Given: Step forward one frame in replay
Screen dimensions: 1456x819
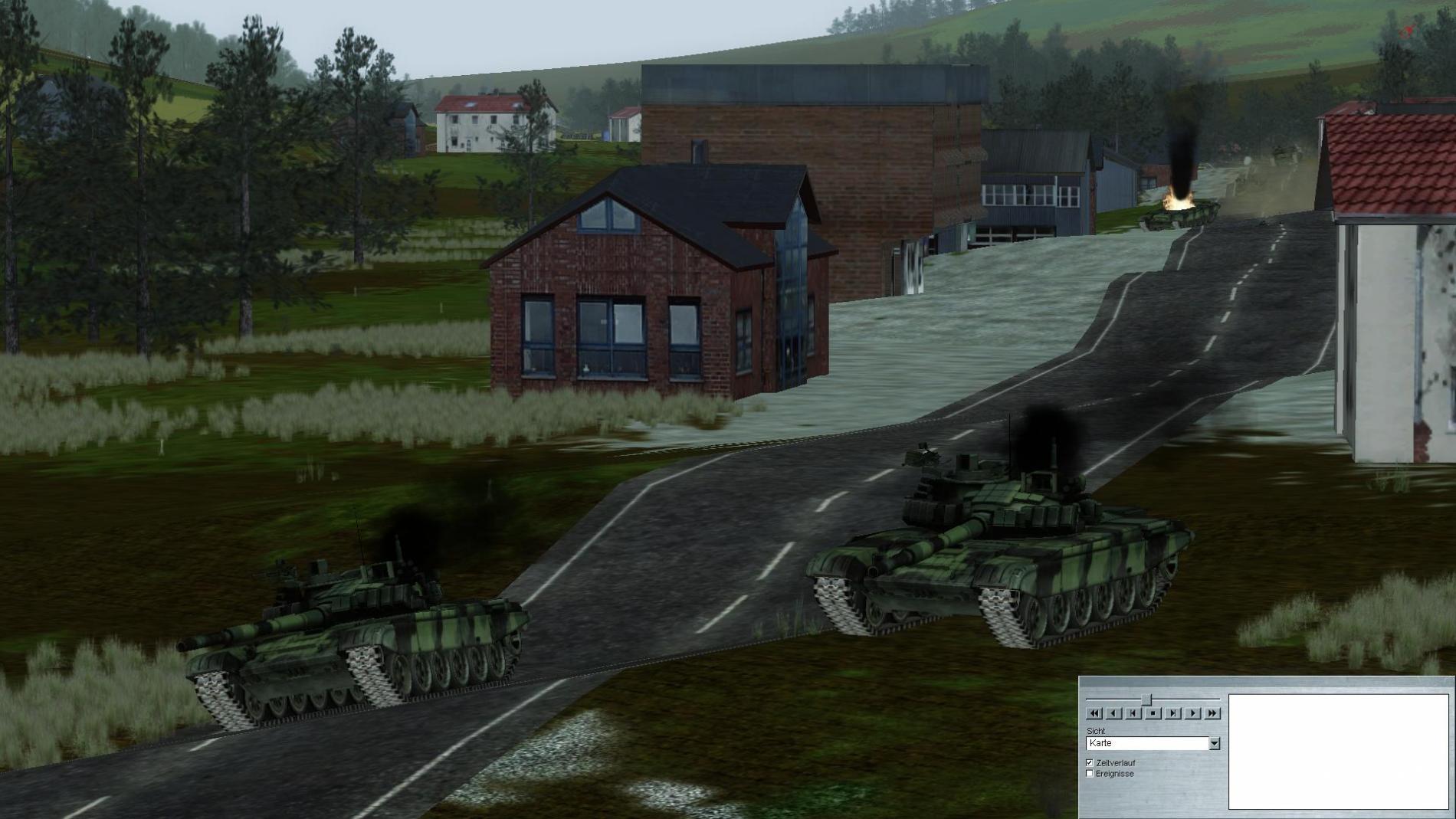Looking at the screenshot, I should tap(1172, 713).
